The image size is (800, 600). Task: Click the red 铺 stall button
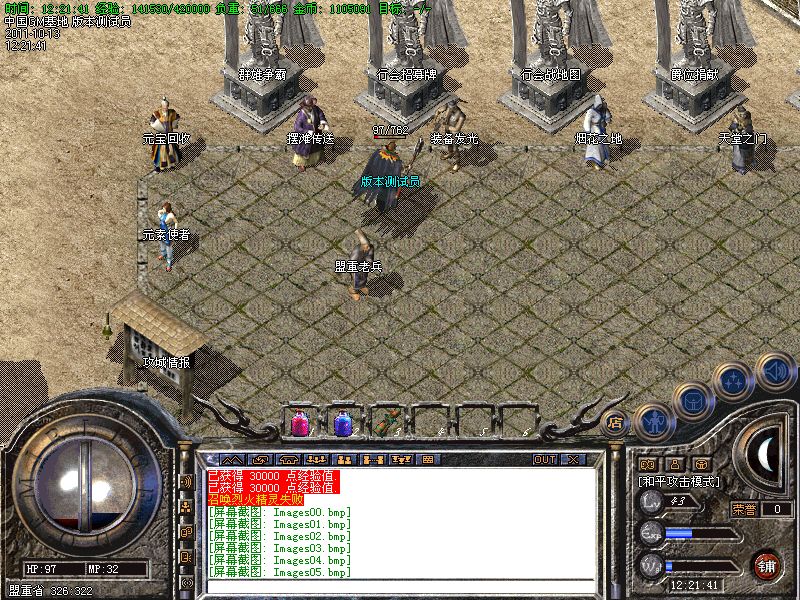767,565
